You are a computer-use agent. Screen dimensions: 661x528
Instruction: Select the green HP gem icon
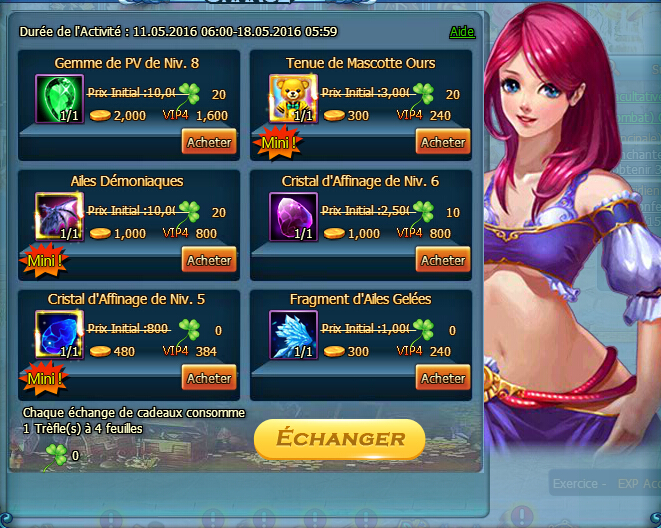59,99
